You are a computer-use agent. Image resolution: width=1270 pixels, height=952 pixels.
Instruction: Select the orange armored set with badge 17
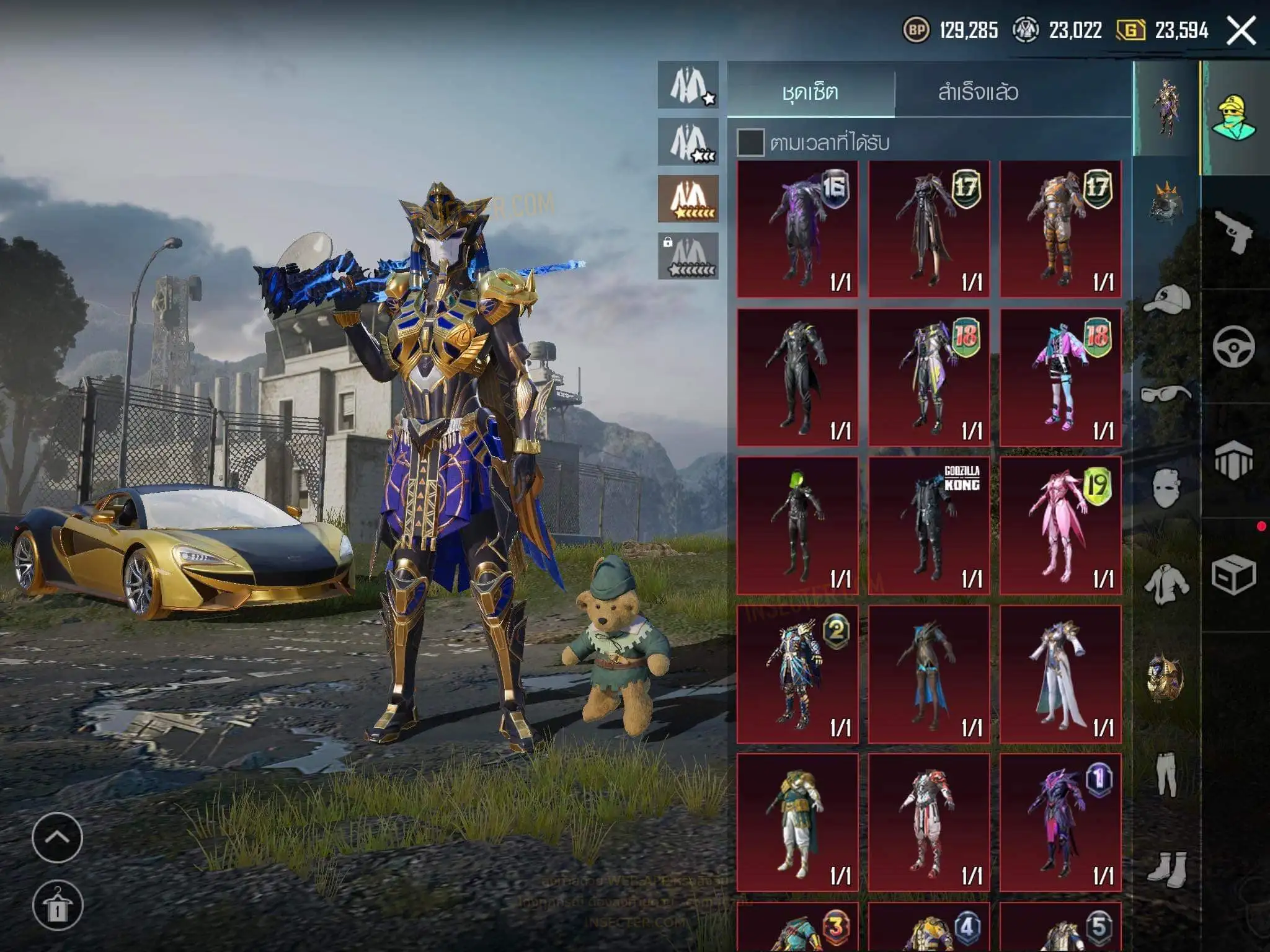[1060, 229]
